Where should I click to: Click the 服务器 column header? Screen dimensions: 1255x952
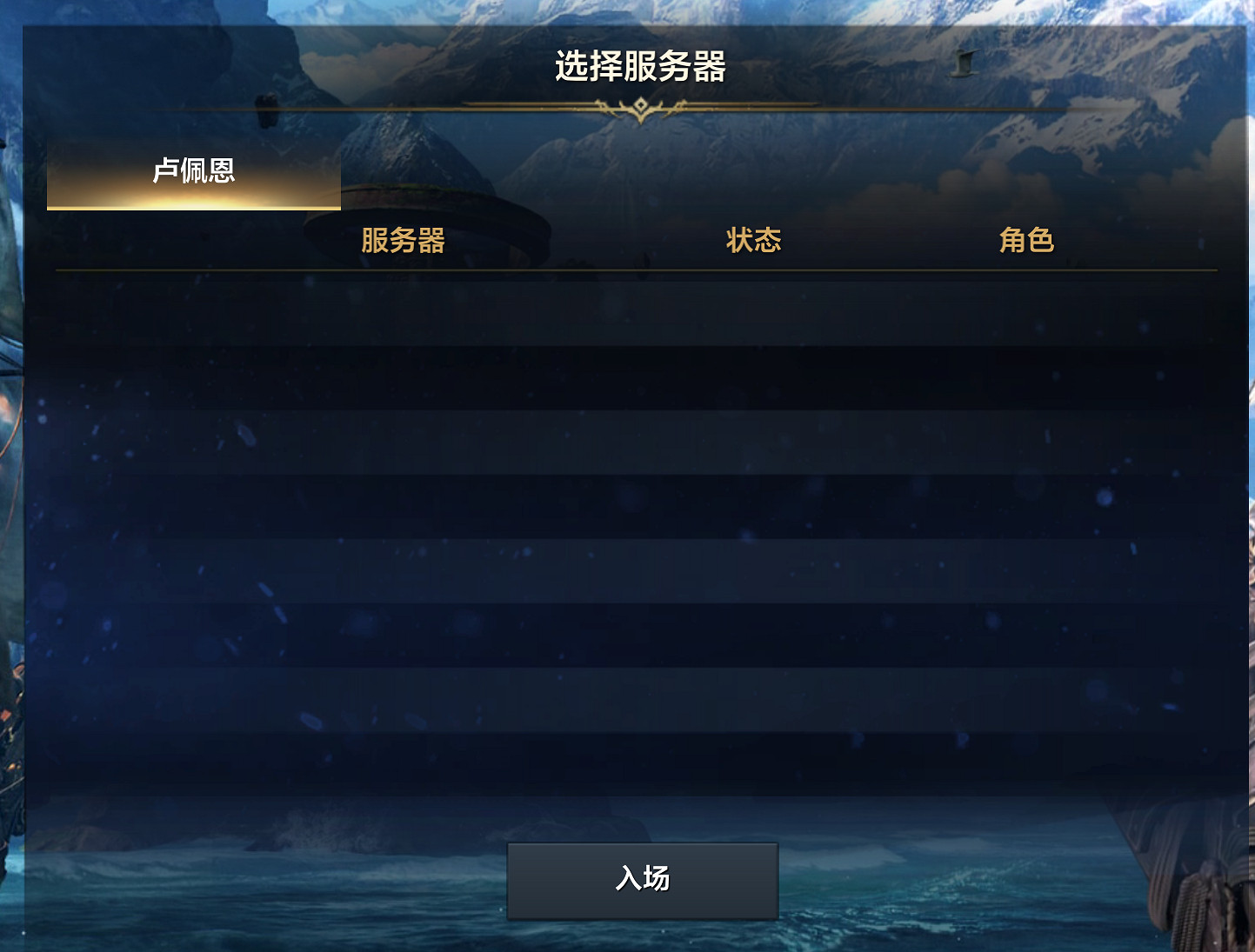click(403, 241)
